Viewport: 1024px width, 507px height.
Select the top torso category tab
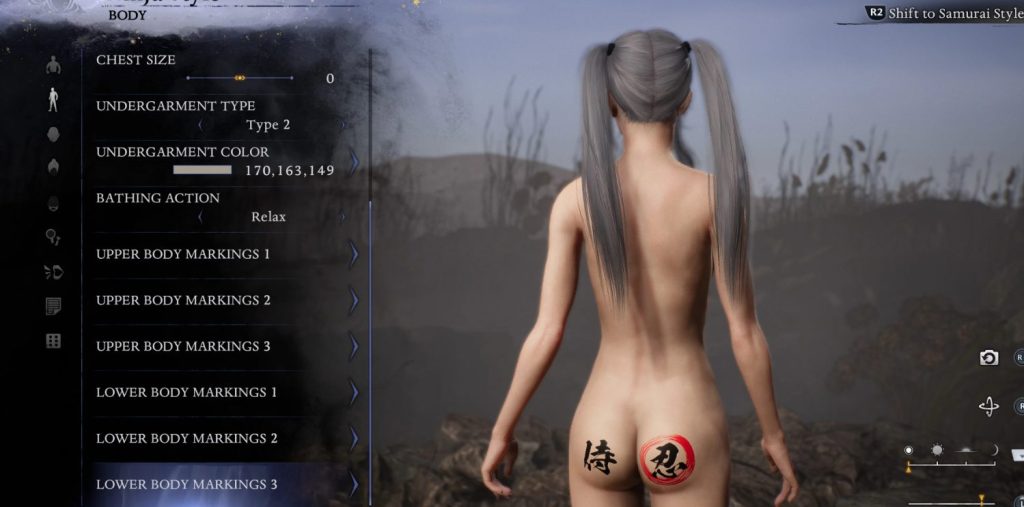click(53, 65)
